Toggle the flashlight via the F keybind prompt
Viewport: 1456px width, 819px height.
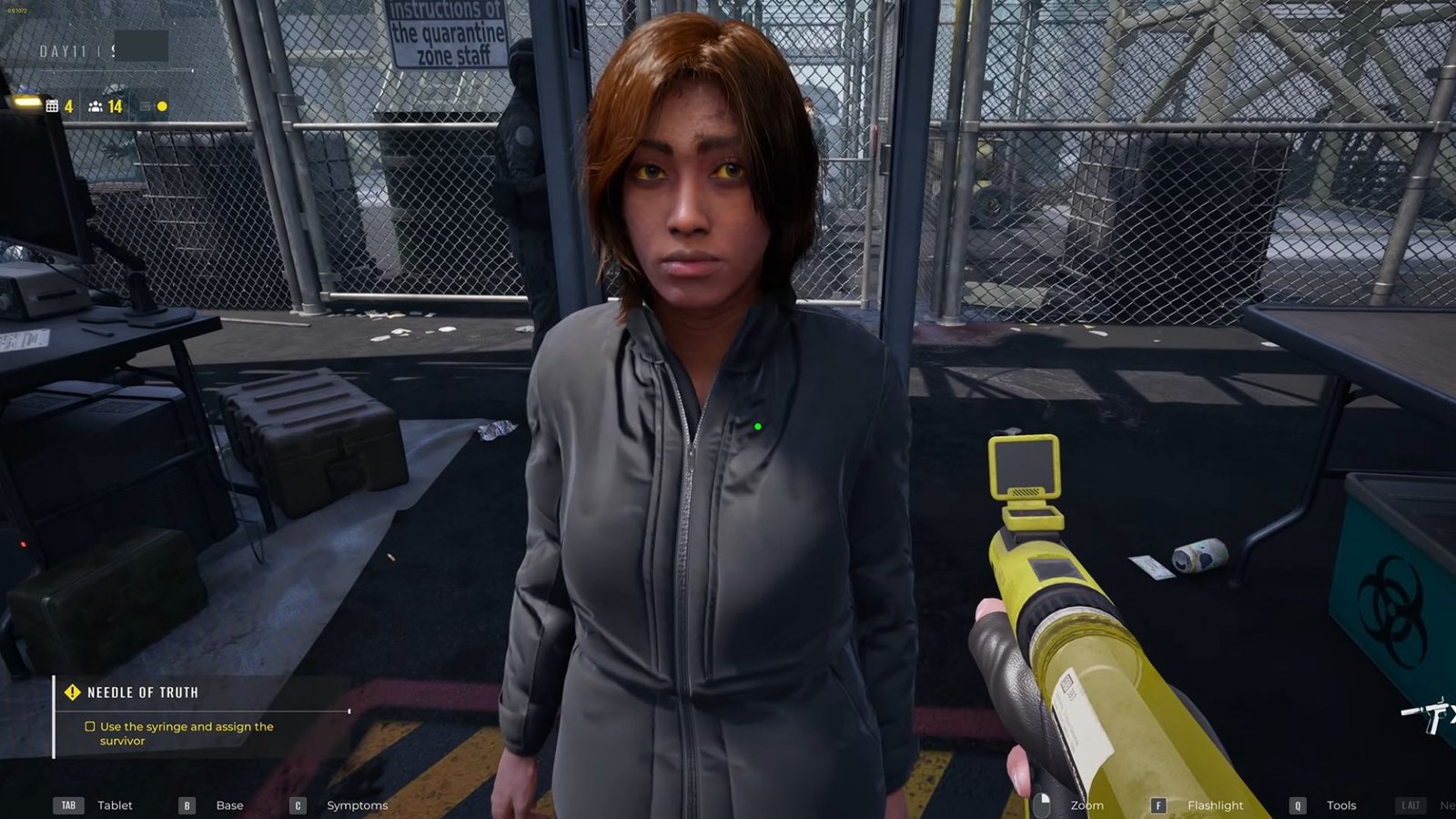[1158, 805]
